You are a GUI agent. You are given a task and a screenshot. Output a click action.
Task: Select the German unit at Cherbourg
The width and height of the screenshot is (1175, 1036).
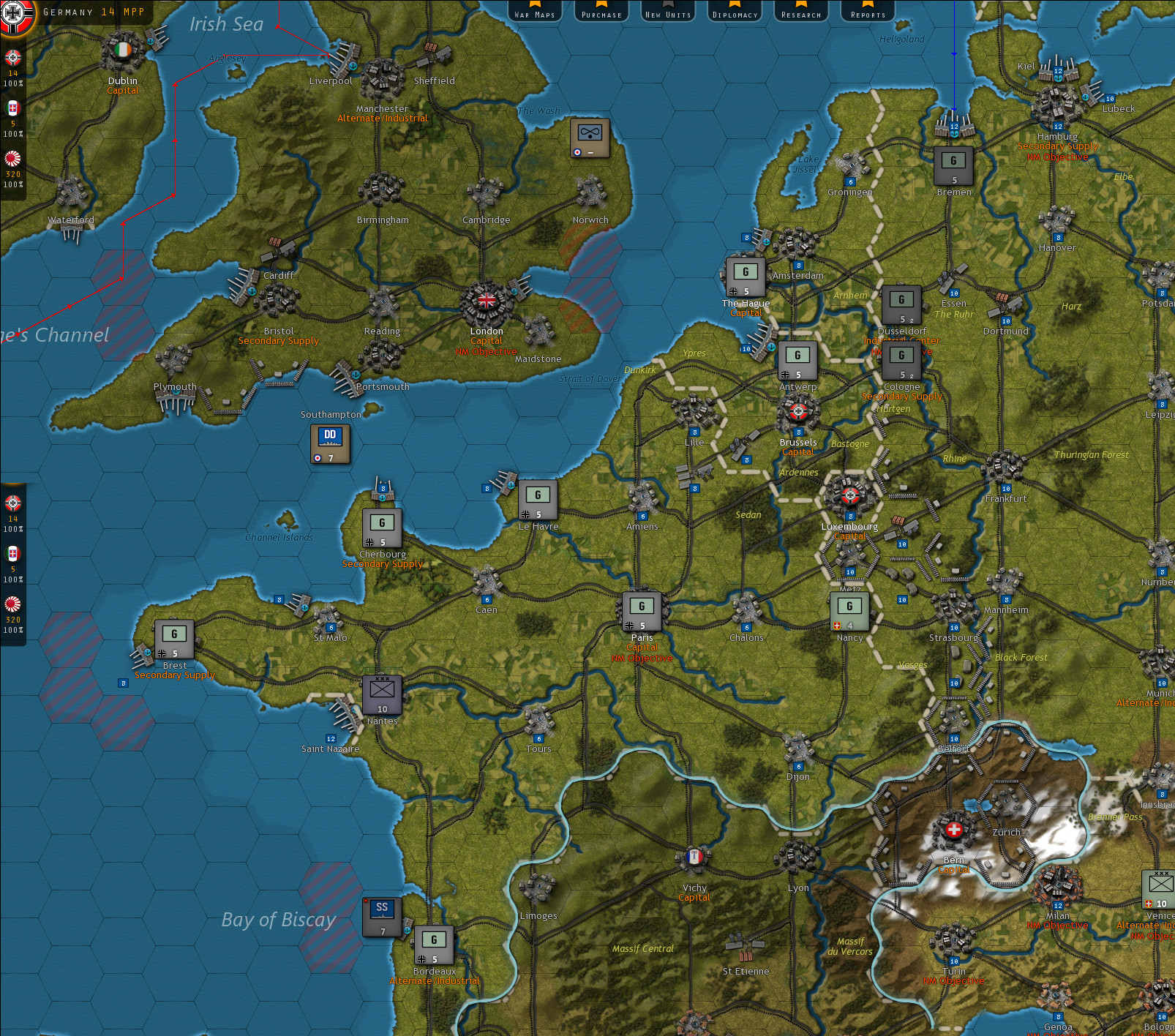click(x=380, y=527)
